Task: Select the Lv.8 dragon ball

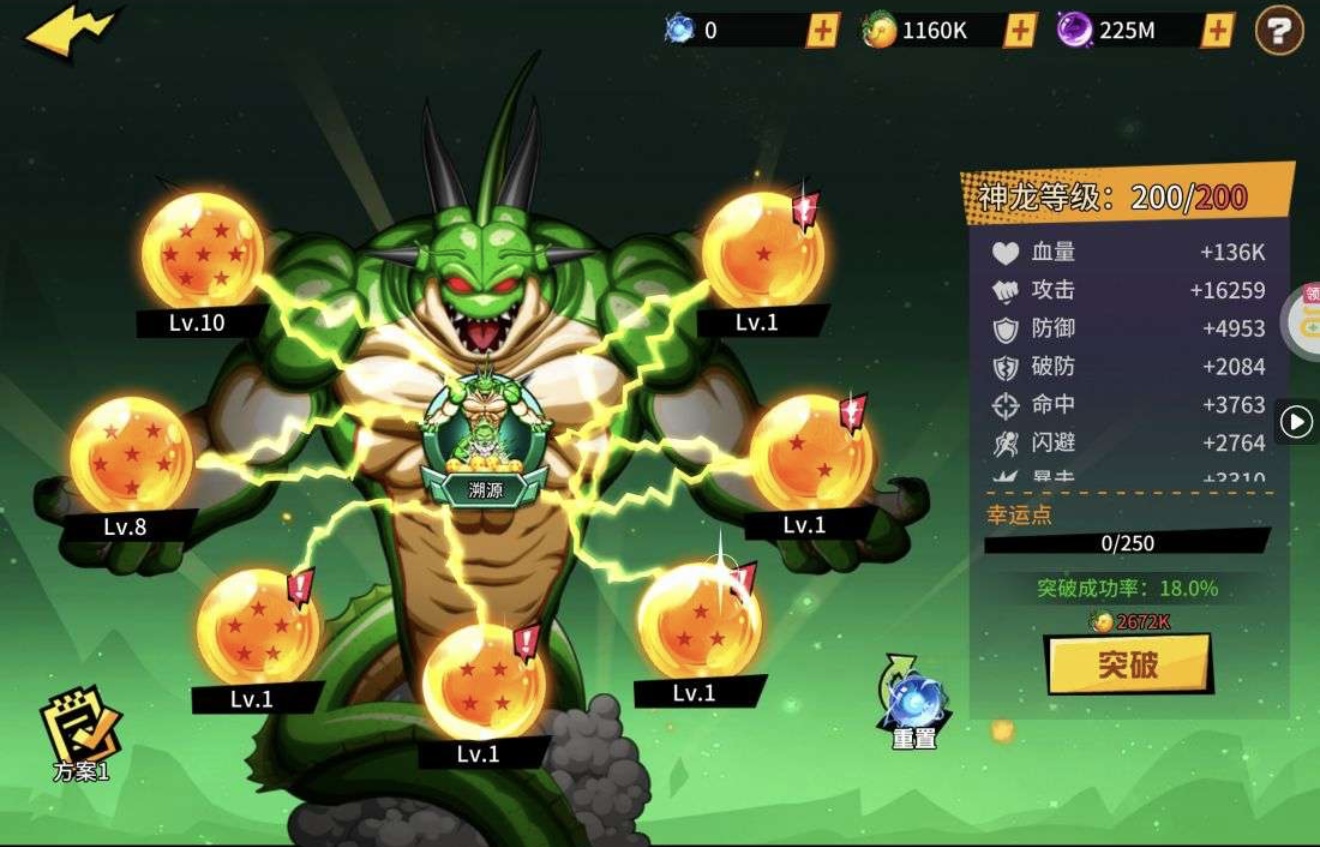Action: tap(131, 455)
